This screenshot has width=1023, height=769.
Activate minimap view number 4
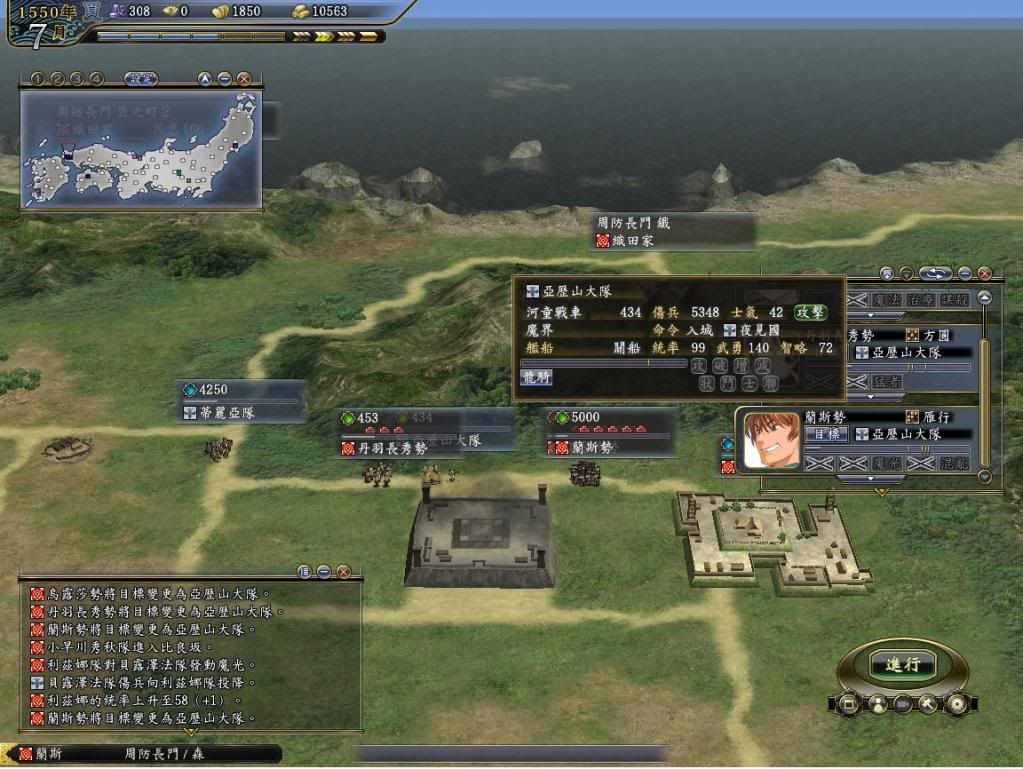[x=96, y=78]
